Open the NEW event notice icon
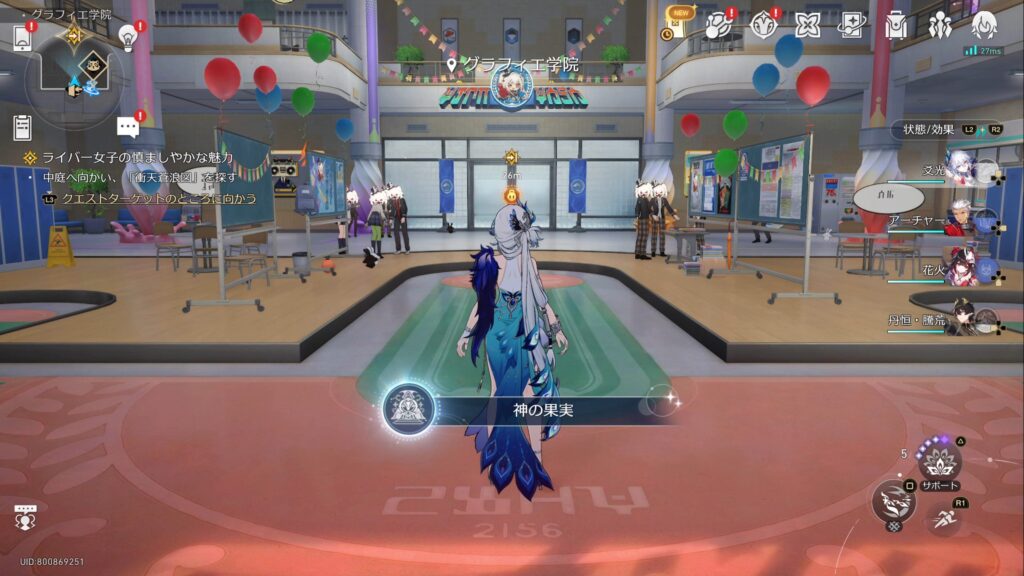The height and width of the screenshot is (576, 1024). click(x=677, y=24)
